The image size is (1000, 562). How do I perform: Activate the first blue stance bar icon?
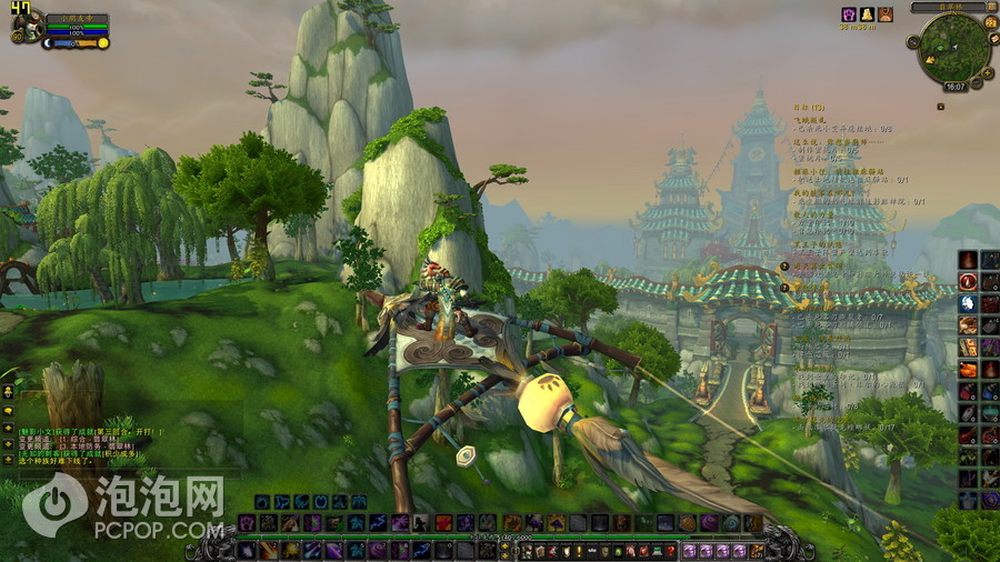[262, 502]
